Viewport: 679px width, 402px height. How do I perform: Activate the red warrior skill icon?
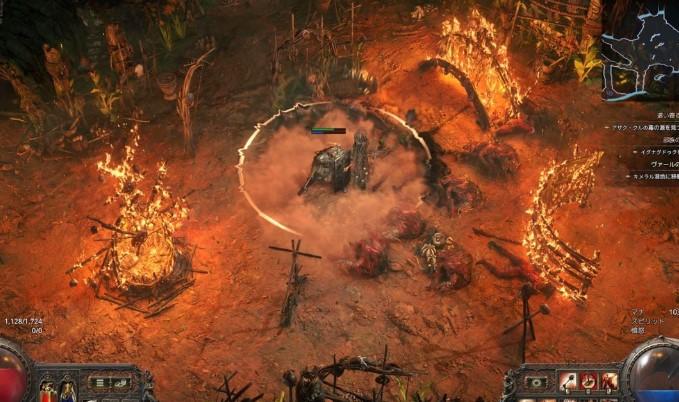click(609, 381)
